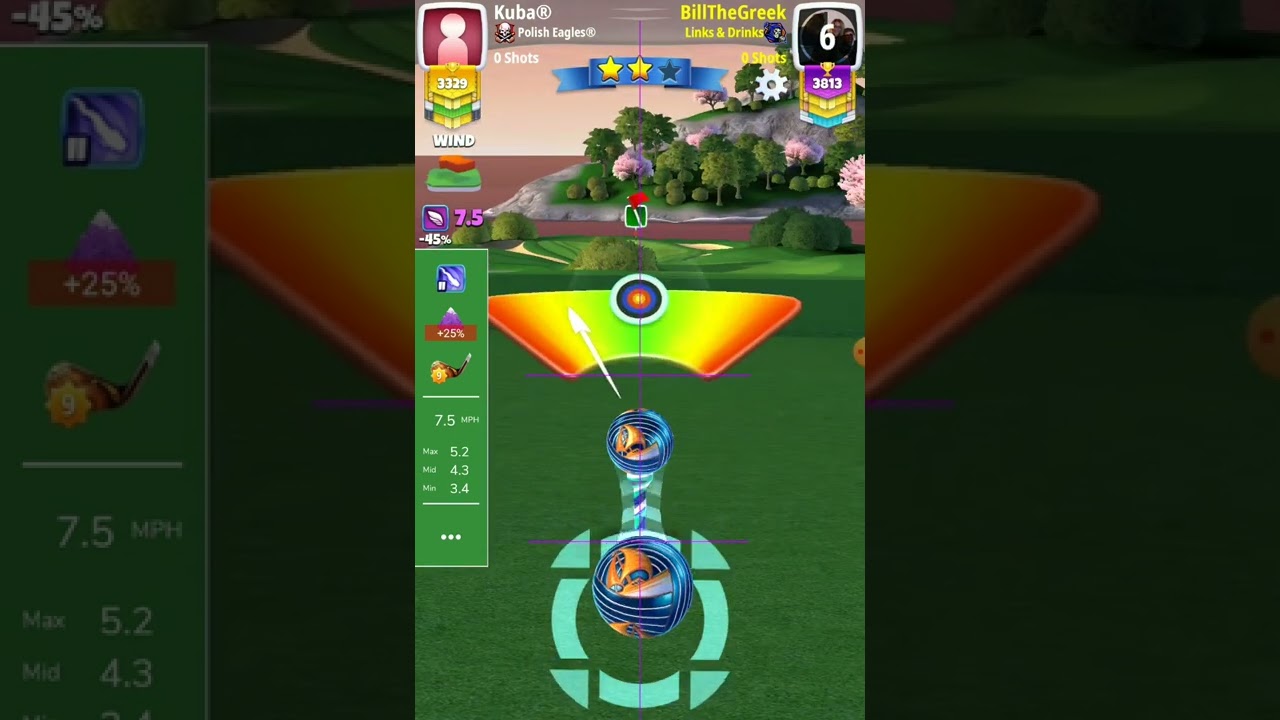Open the ball selector beside 7.5
1280x720 pixels.
point(436,218)
